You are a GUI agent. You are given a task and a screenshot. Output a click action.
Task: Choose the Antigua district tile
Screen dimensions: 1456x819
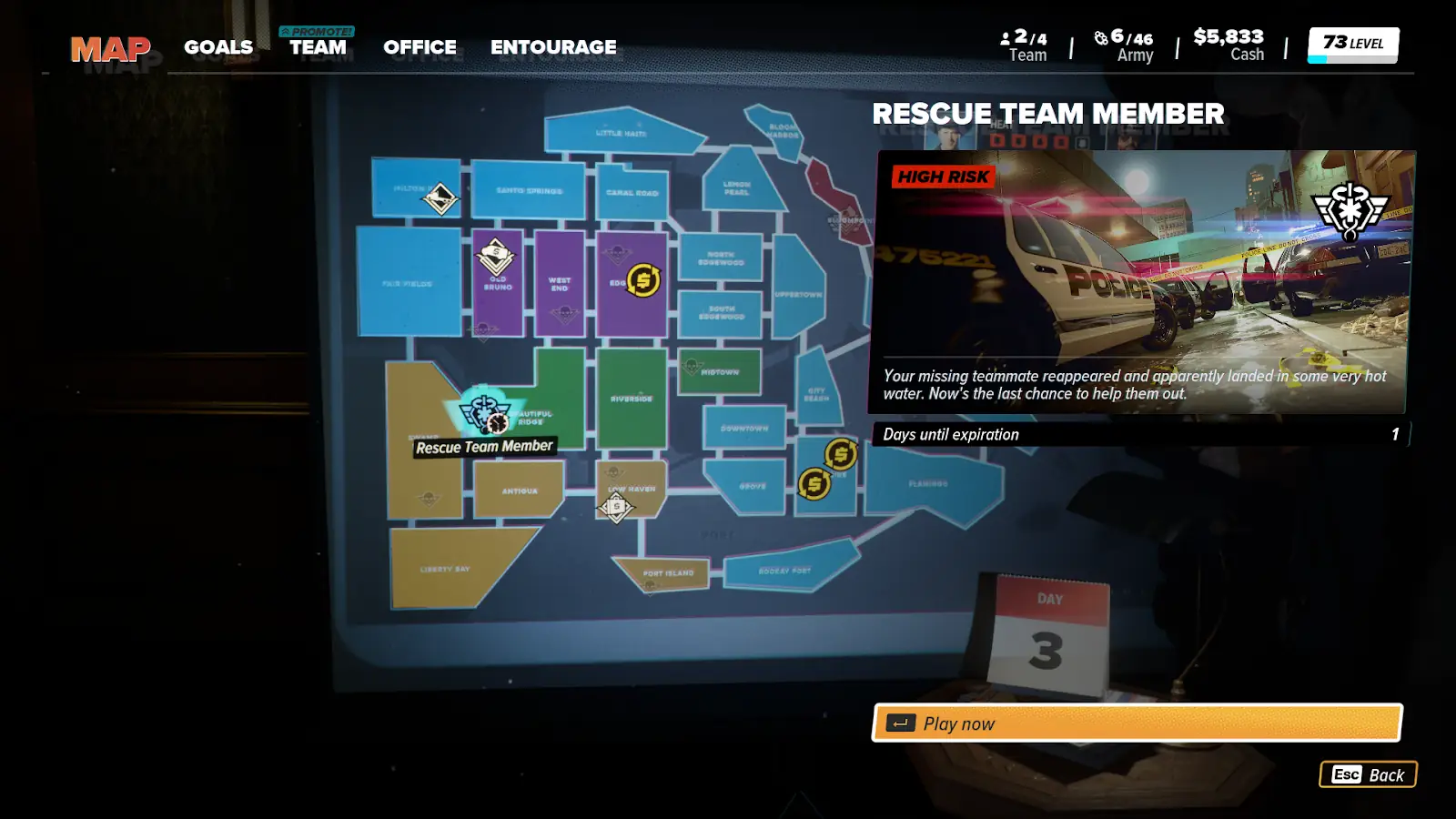pyautogui.click(x=520, y=490)
